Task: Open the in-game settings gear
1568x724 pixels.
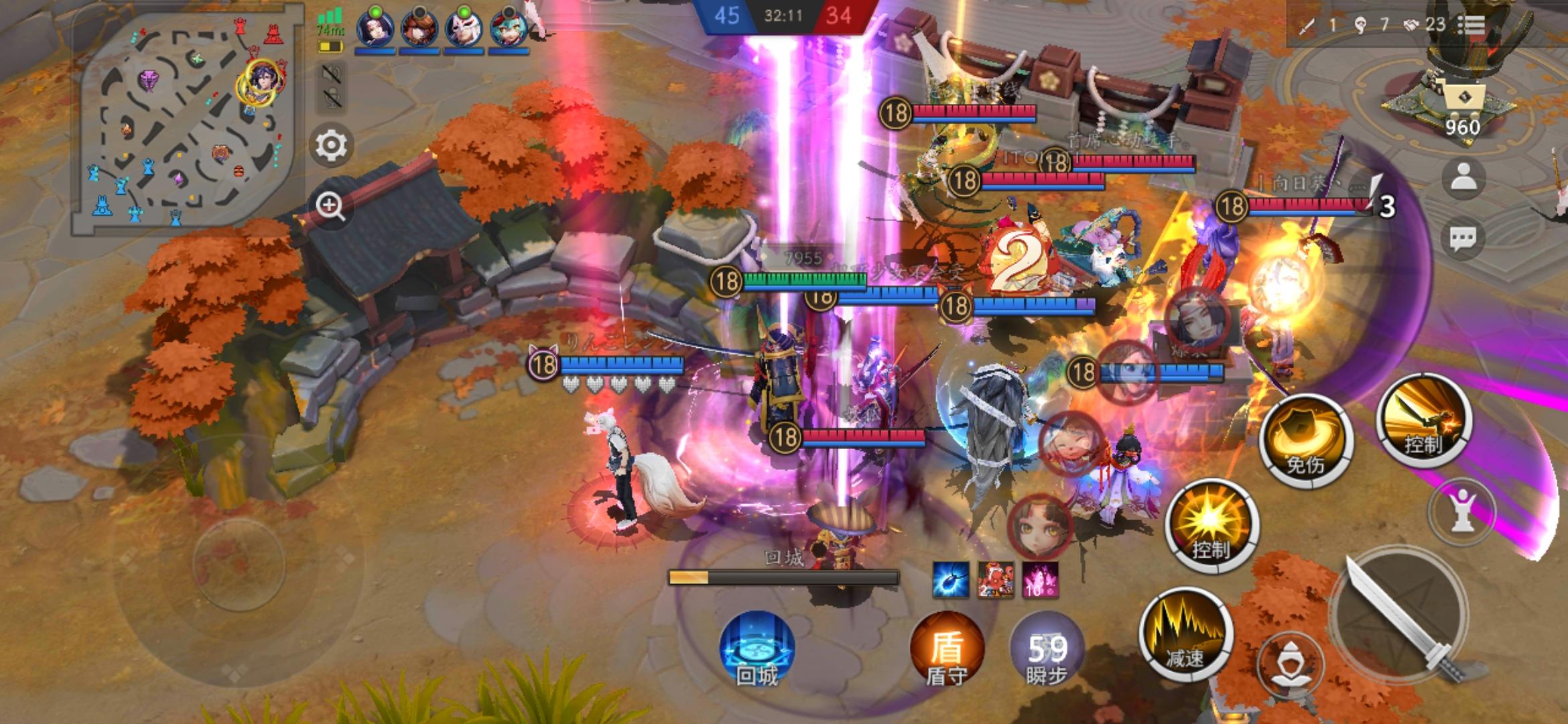Action: point(333,146)
